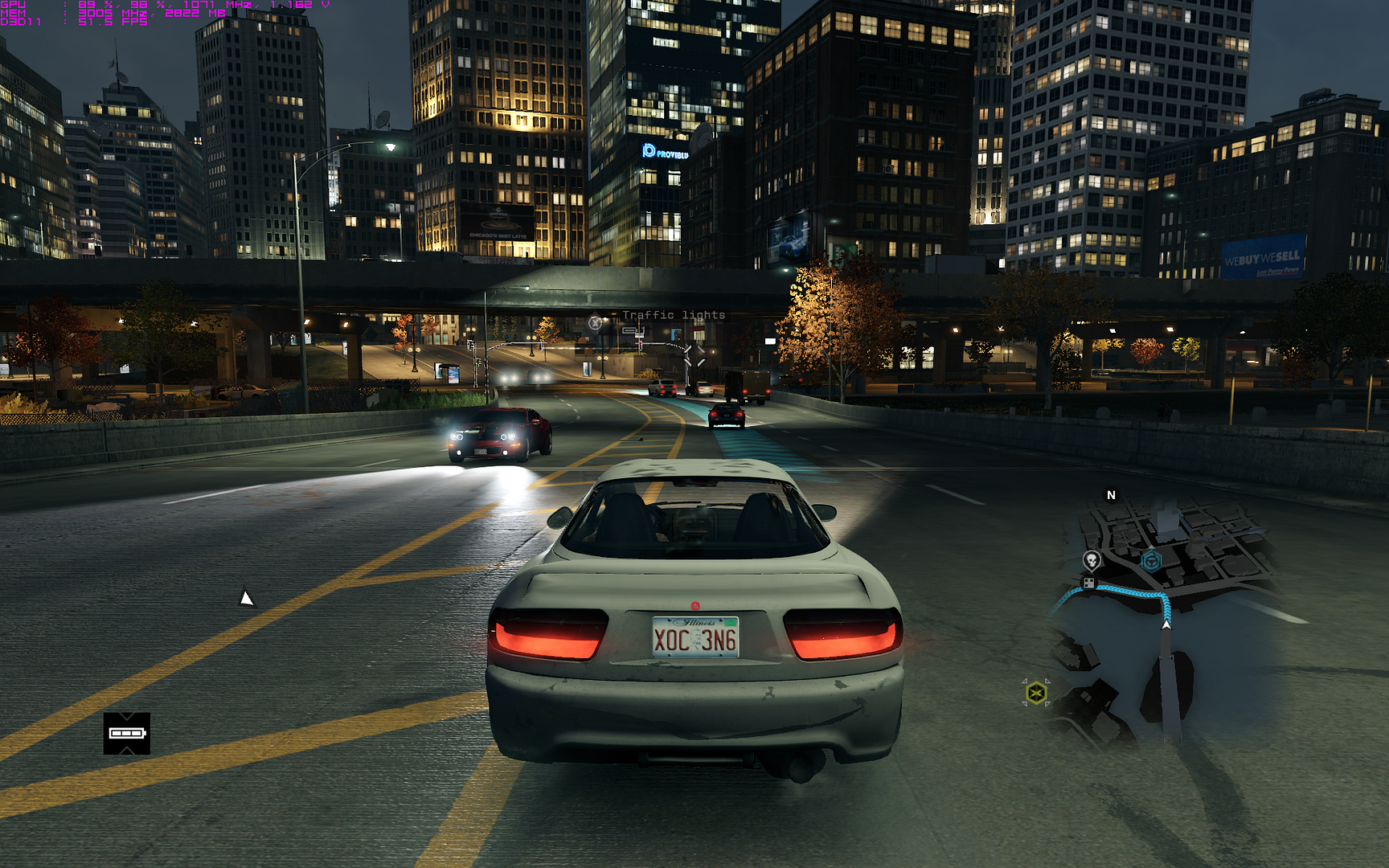Click the skull death marker on the minimap

(1092, 559)
